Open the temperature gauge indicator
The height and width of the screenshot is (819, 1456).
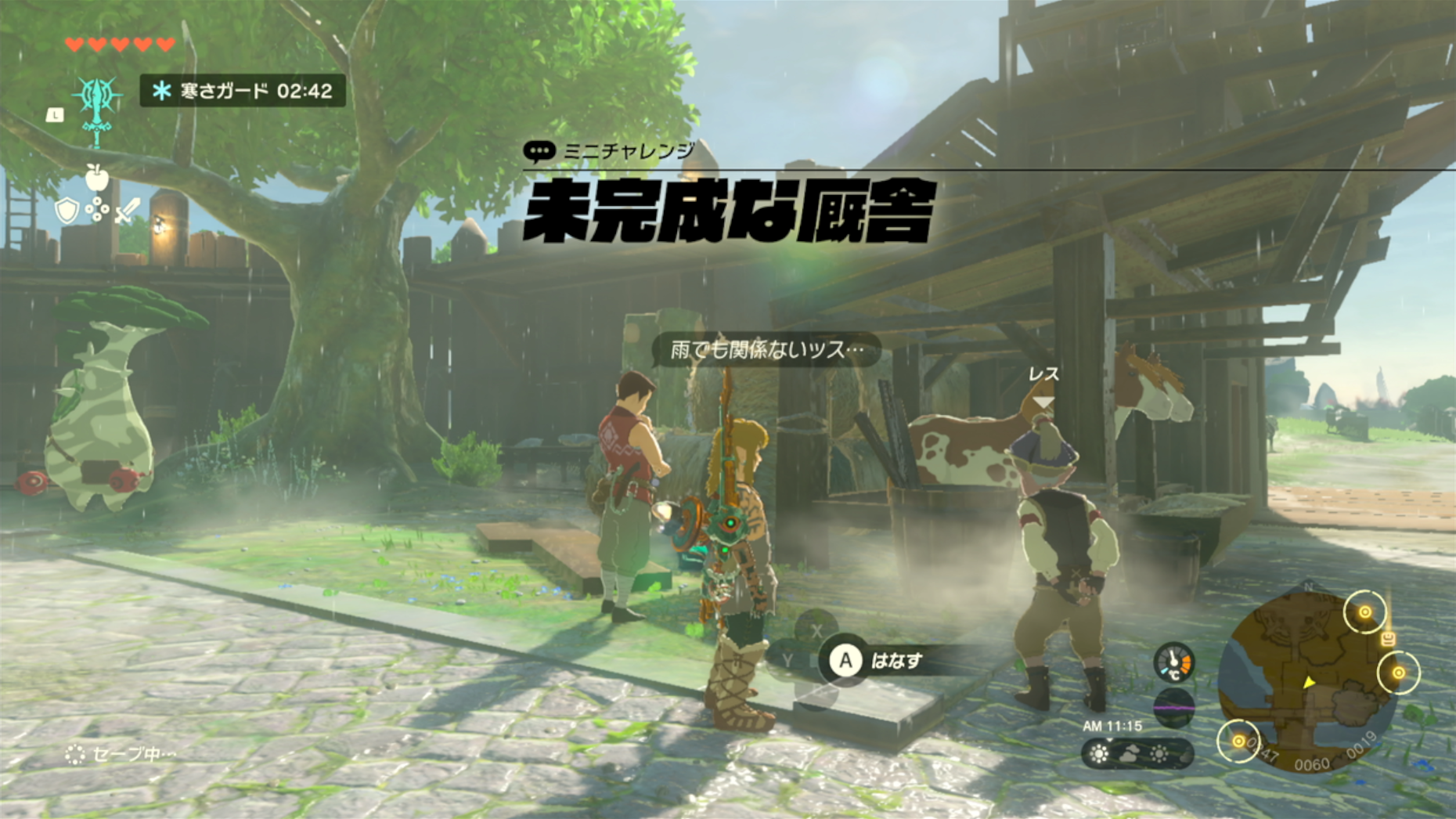point(1173,662)
